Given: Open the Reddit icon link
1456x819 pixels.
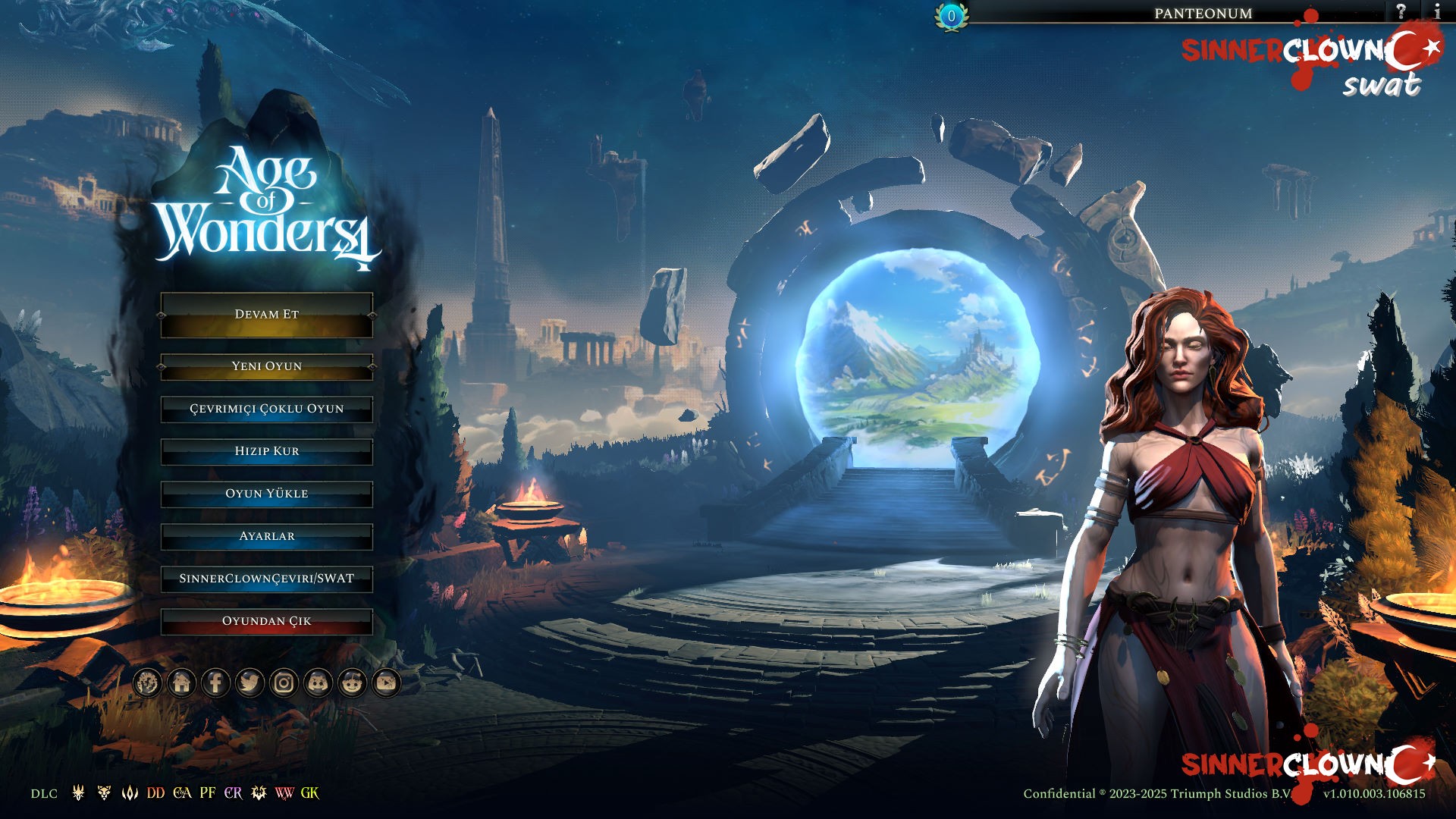Looking at the screenshot, I should tap(352, 683).
